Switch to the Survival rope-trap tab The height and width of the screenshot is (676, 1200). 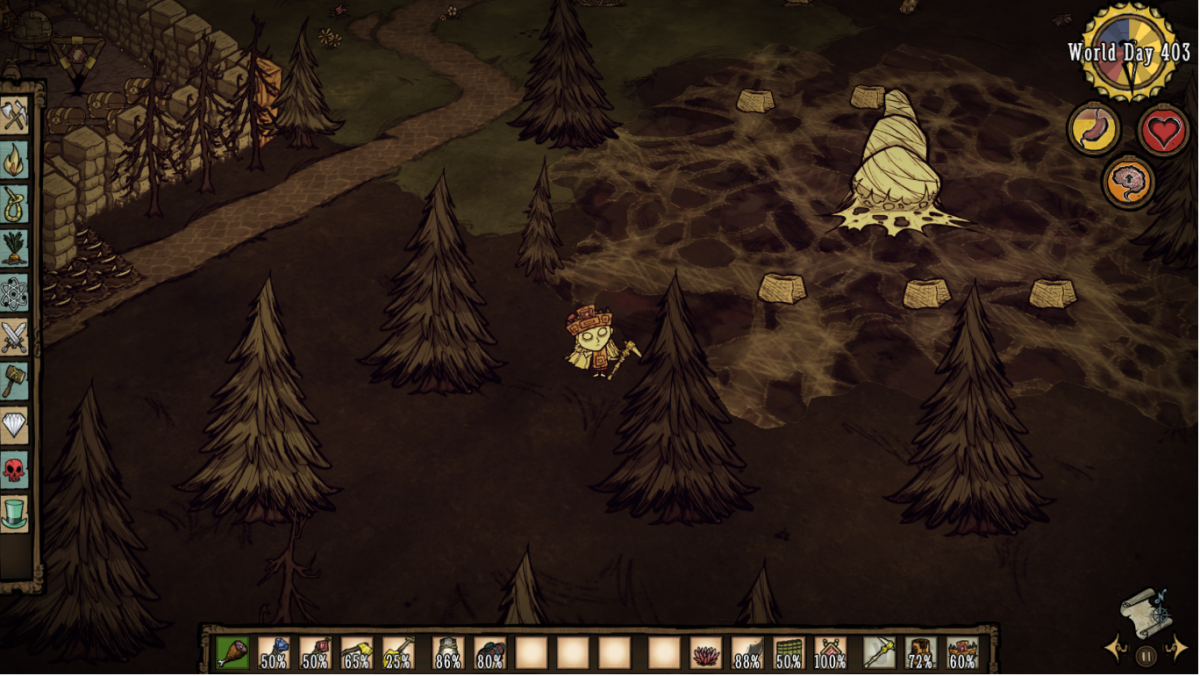[14, 205]
